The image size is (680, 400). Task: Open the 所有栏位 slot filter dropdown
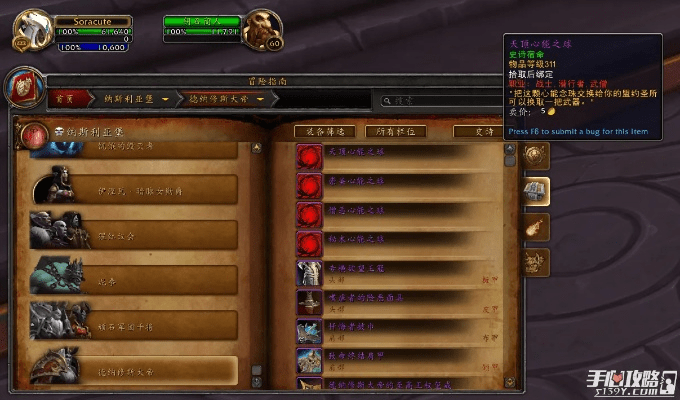click(x=394, y=132)
